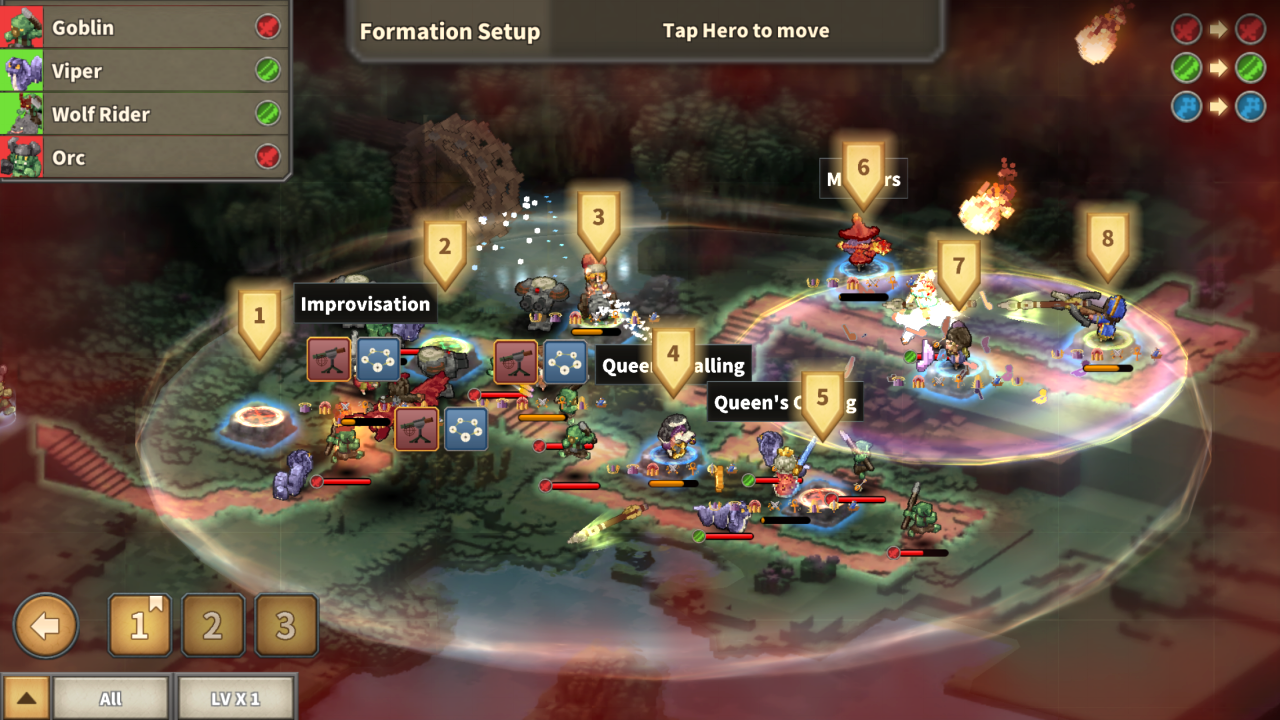Screen dimensions: 1280x720
Task: Open the All unit filter
Action: [111, 699]
